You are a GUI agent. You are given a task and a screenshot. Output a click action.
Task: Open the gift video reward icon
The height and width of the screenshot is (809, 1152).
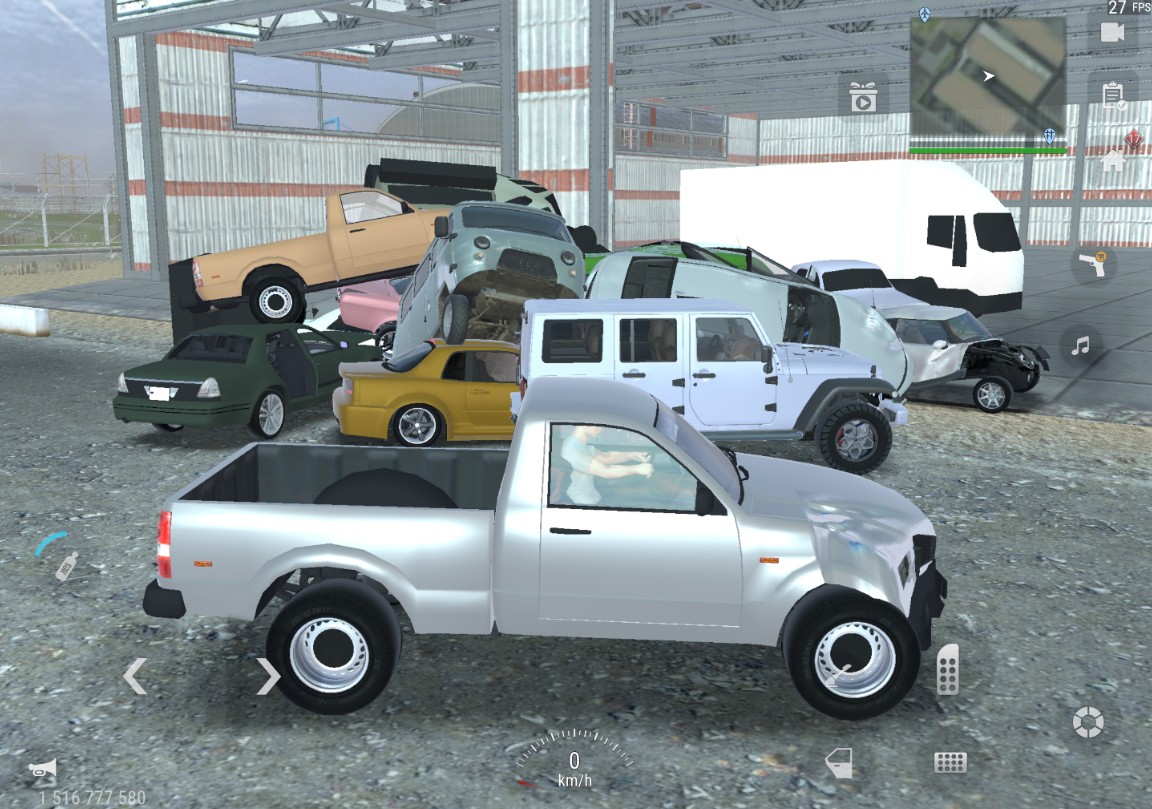tap(862, 97)
